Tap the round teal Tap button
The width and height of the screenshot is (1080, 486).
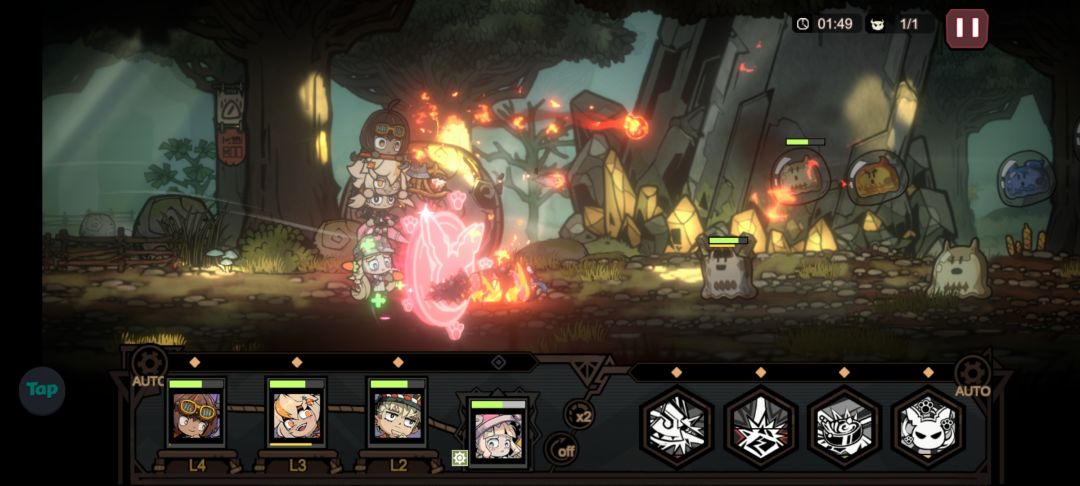(42, 390)
